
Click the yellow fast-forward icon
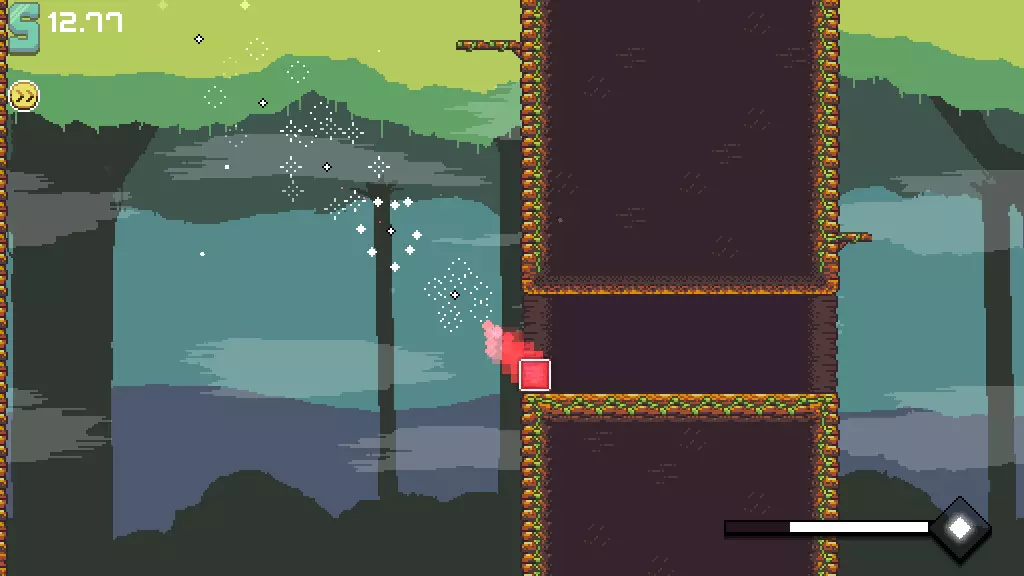tap(23, 96)
